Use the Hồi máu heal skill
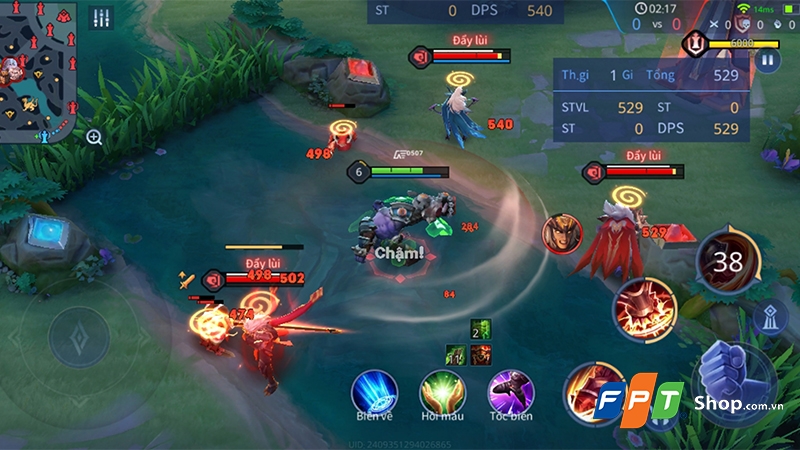The image size is (800, 450). click(x=442, y=390)
